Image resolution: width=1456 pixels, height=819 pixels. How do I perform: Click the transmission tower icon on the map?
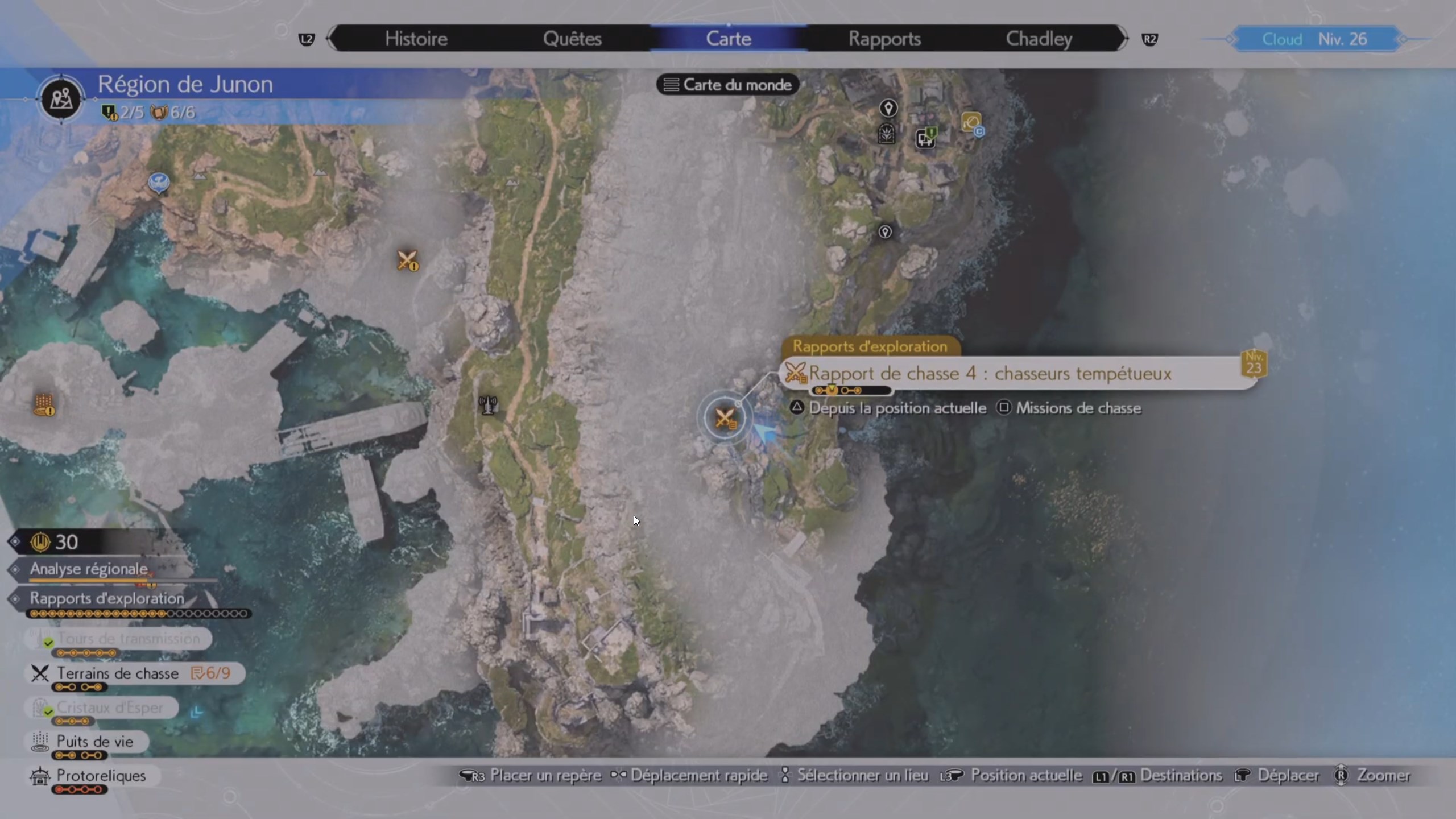click(x=488, y=405)
